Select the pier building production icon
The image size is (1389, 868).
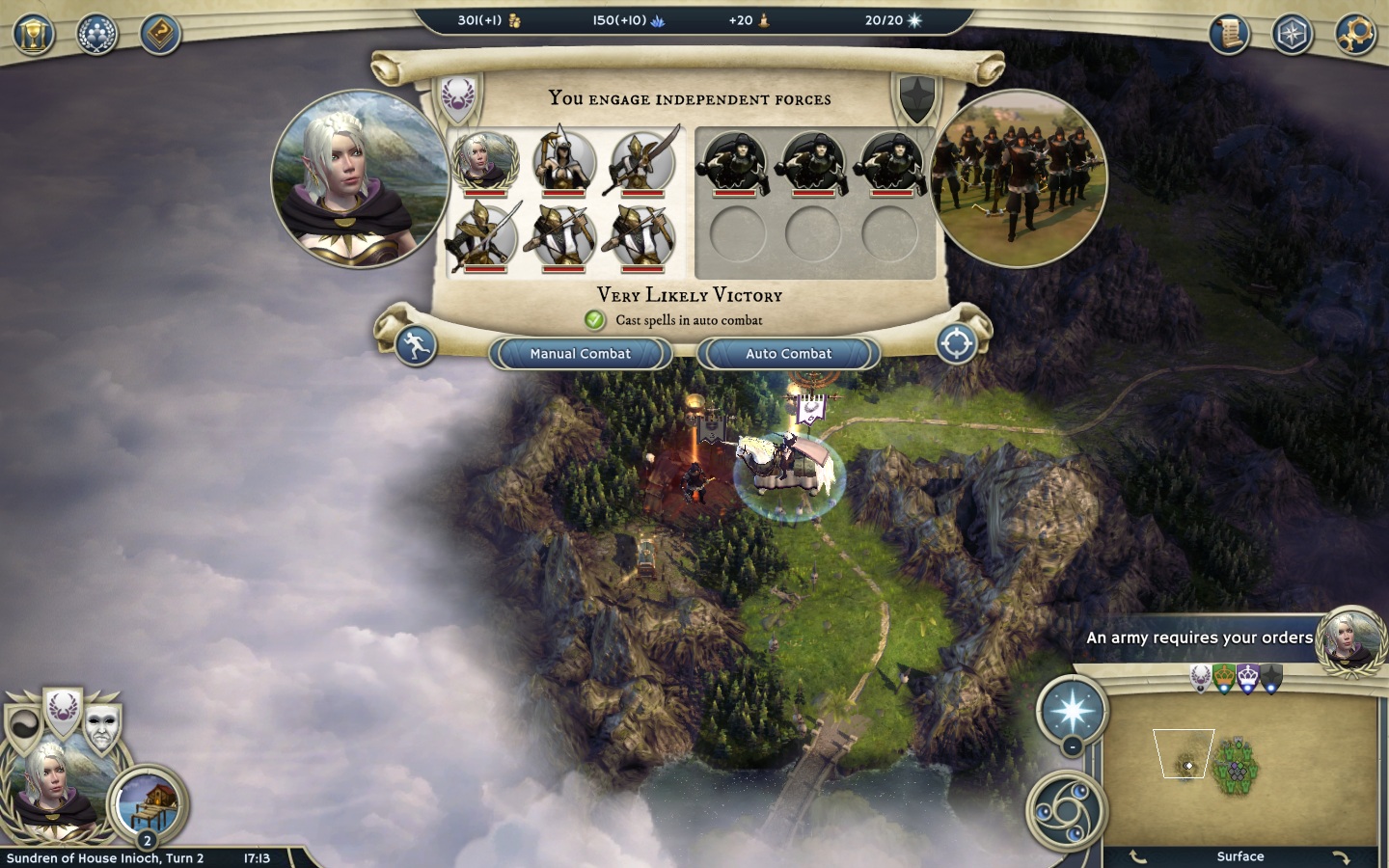148,801
